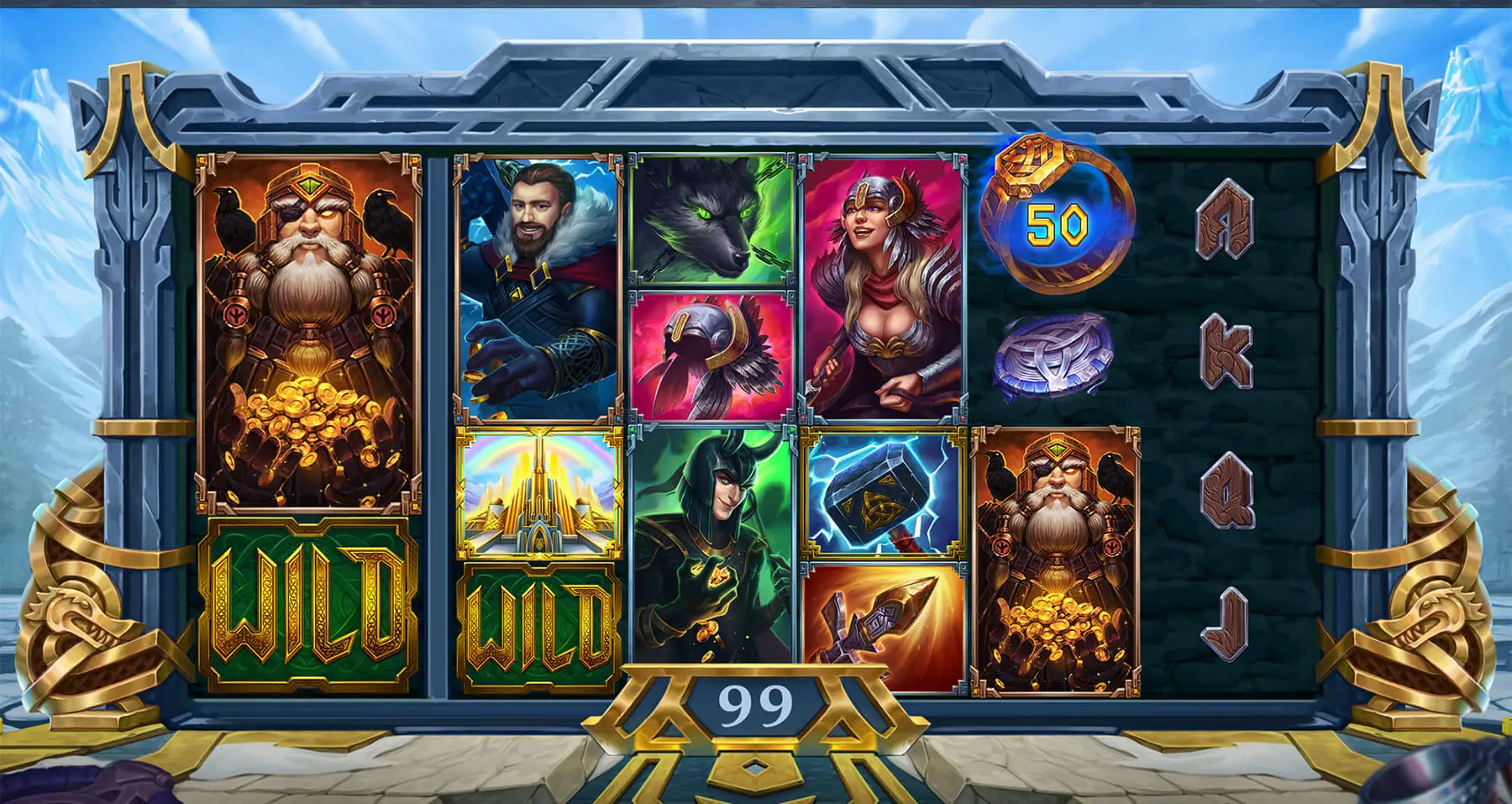Click the green-eyed Fenrir wolf symbol
This screenshot has width=1512, height=804.
point(712,217)
